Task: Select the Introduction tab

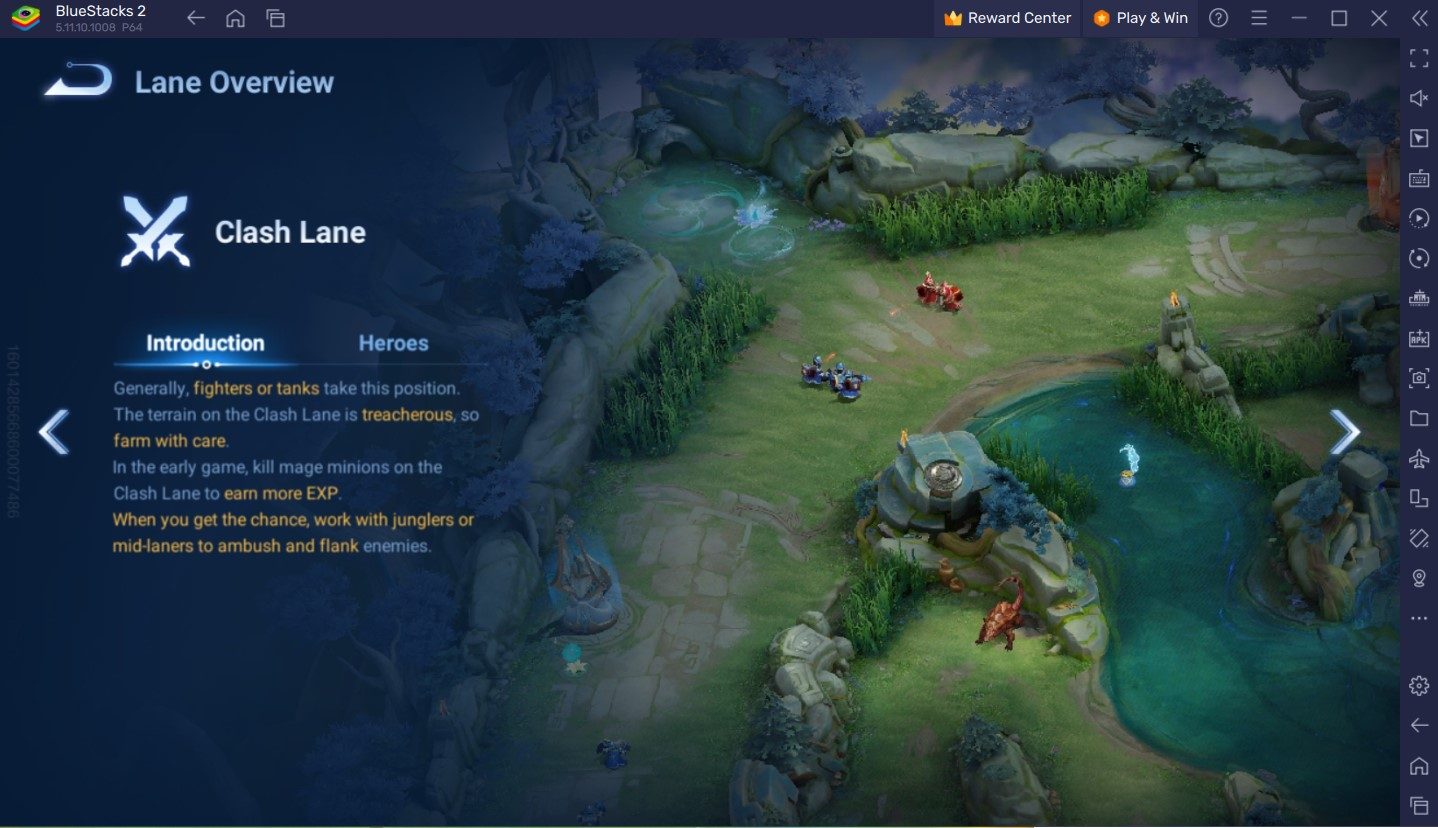Action: [x=206, y=343]
